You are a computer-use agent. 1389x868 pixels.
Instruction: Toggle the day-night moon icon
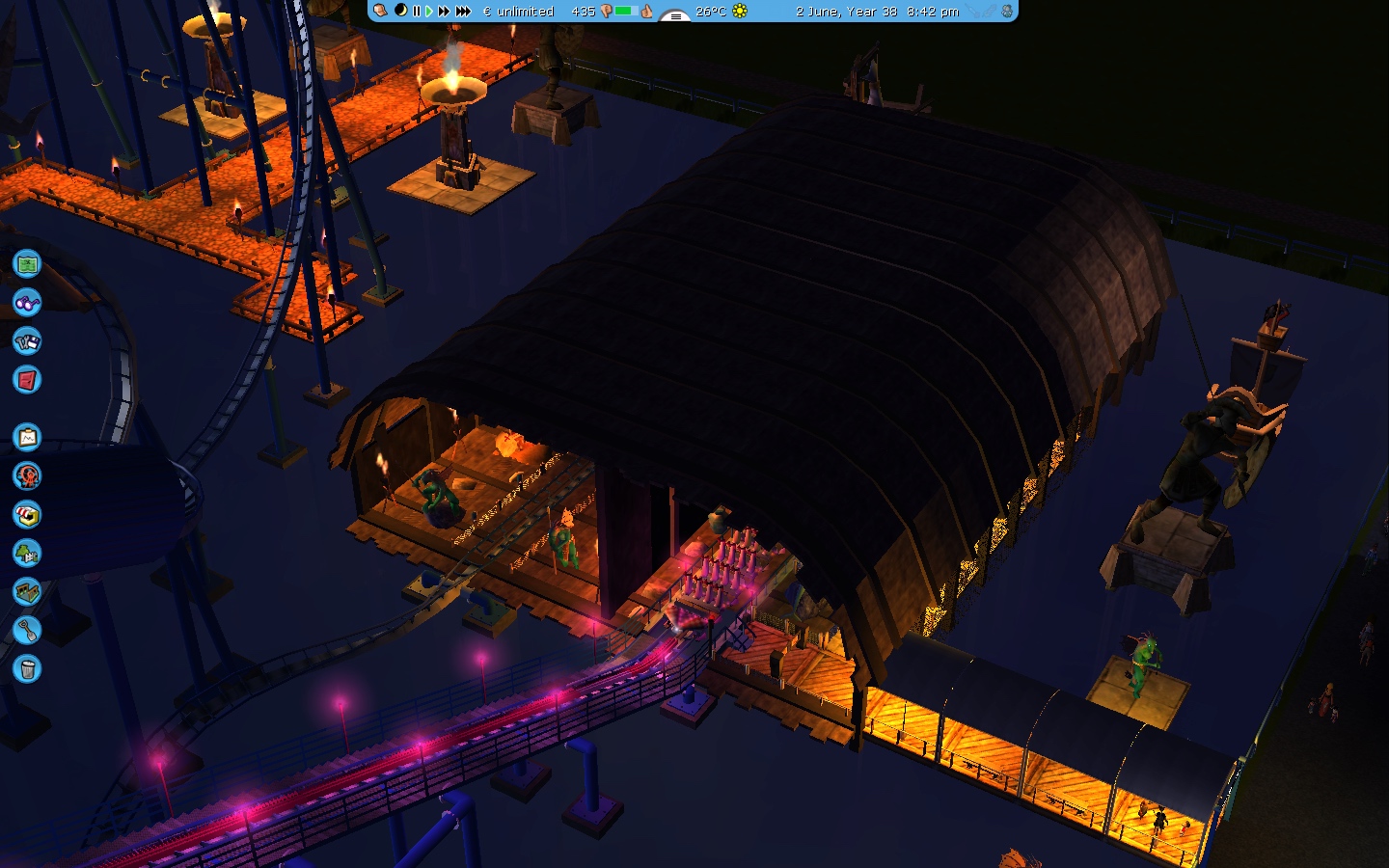pos(400,11)
